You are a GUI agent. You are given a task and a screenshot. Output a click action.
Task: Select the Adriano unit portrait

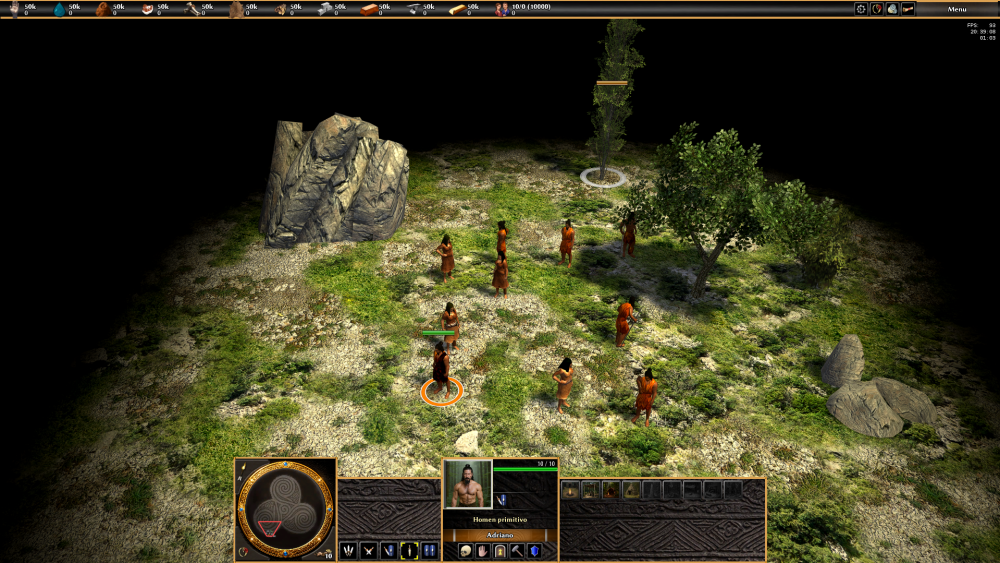tap(468, 484)
